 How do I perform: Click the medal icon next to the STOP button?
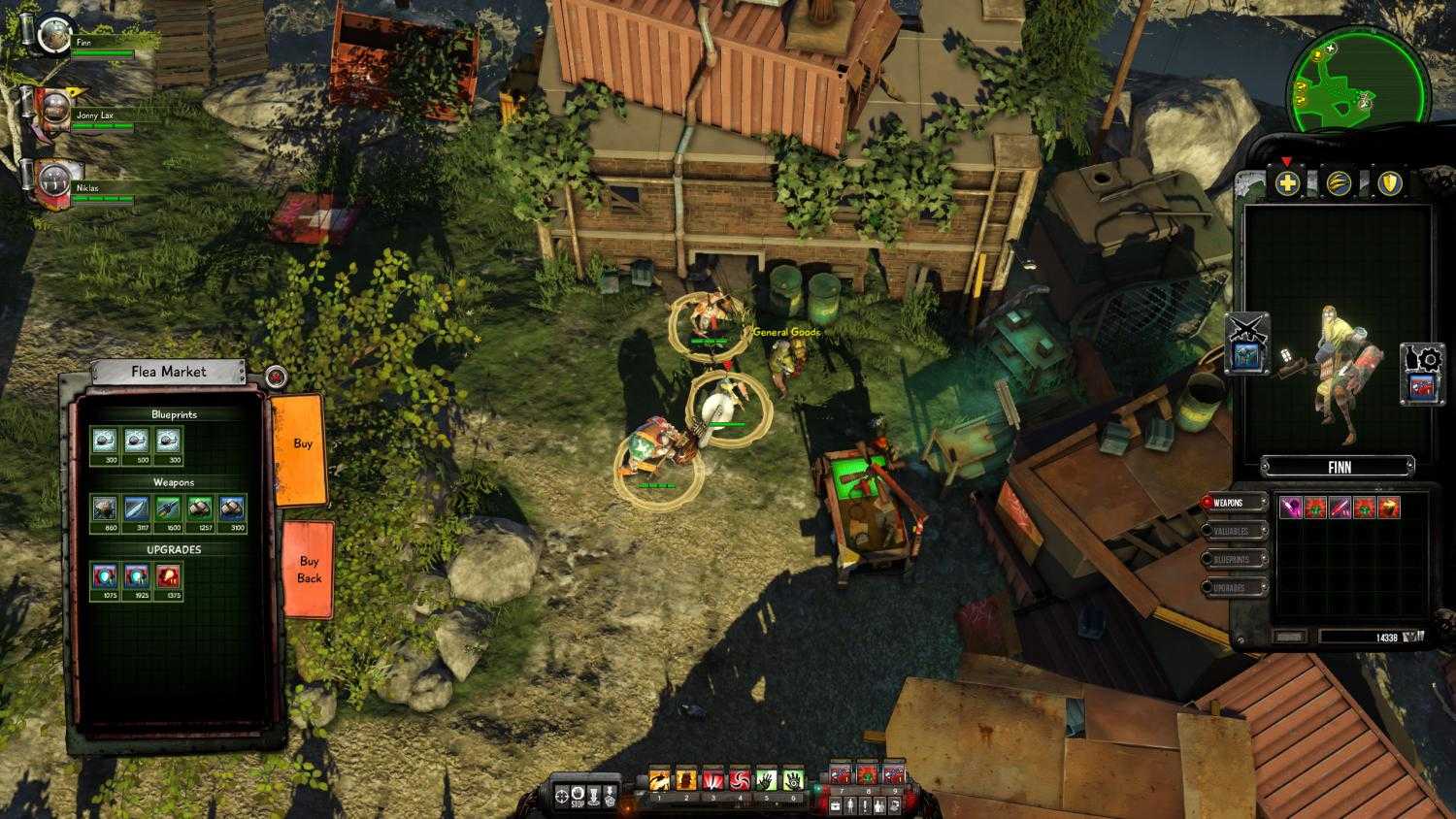point(611,794)
